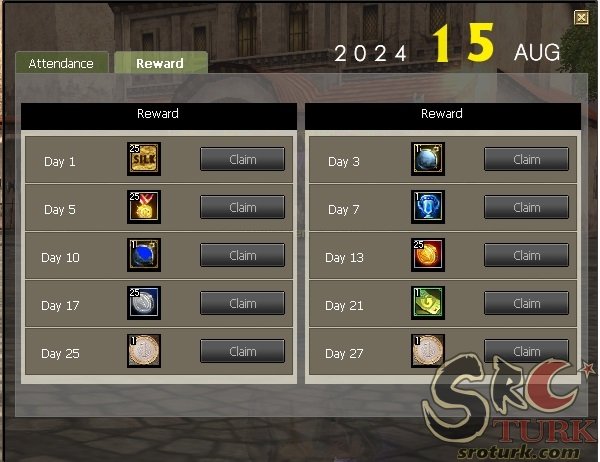Claim the Day 10 reward
The width and height of the screenshot is (600, 462).
(242, 256)
